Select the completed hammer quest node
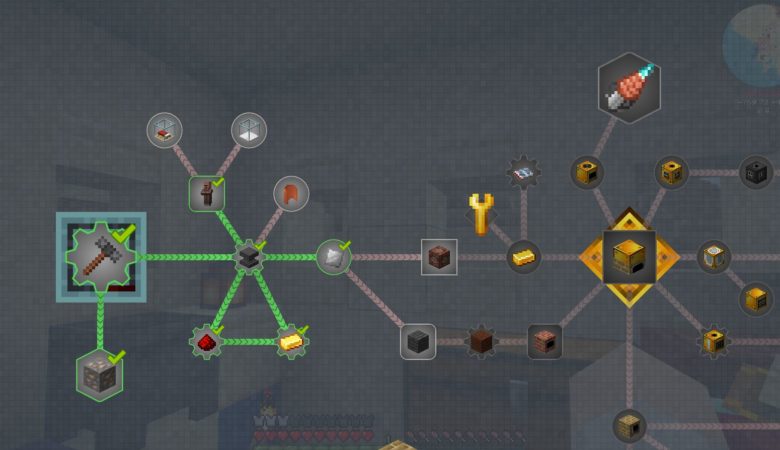Screen dimensions: 780x450 (x=100, y=256)
